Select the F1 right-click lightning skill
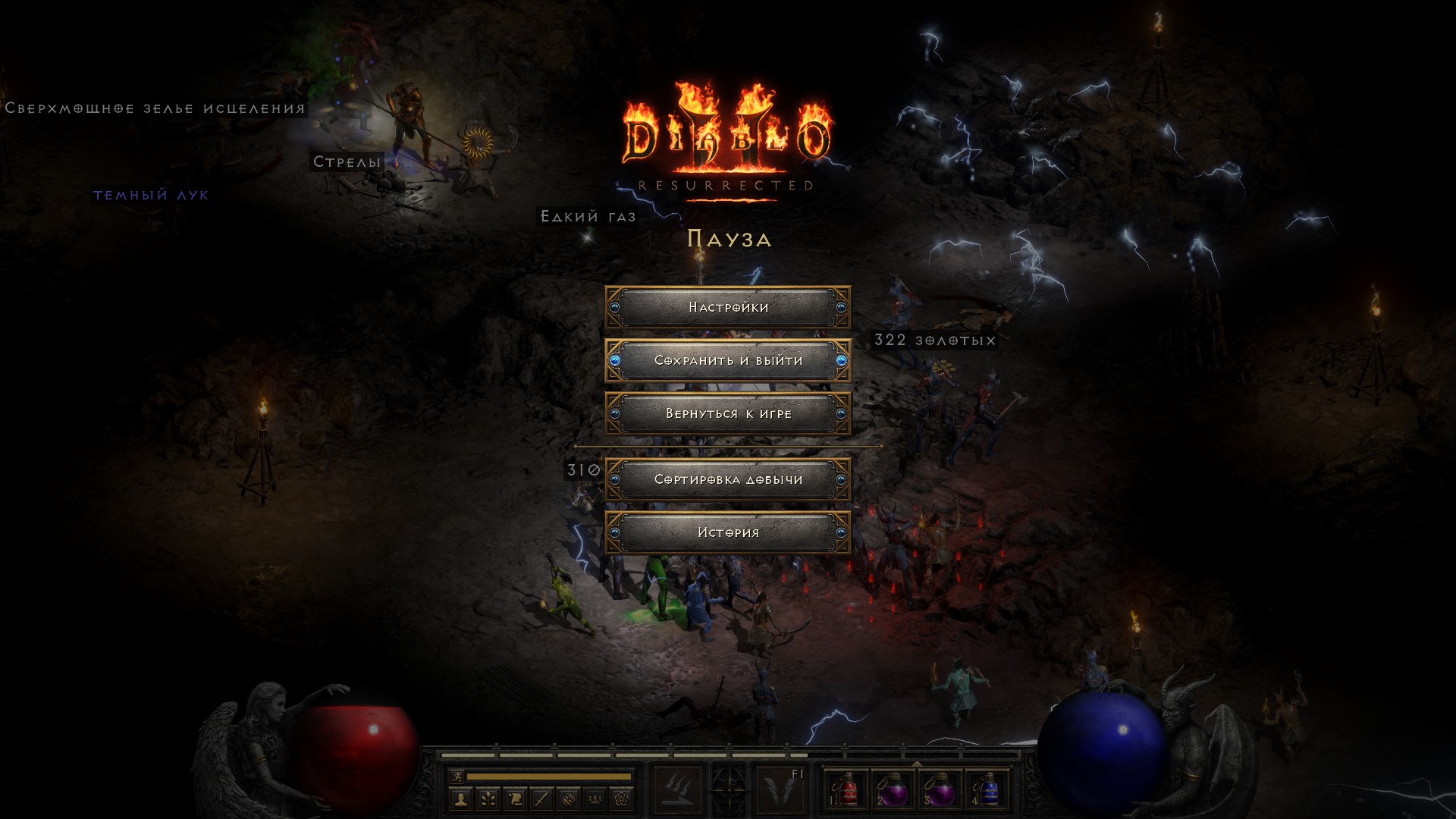Viewport: 1456px width, 819px height. click(x=780, y=790)
